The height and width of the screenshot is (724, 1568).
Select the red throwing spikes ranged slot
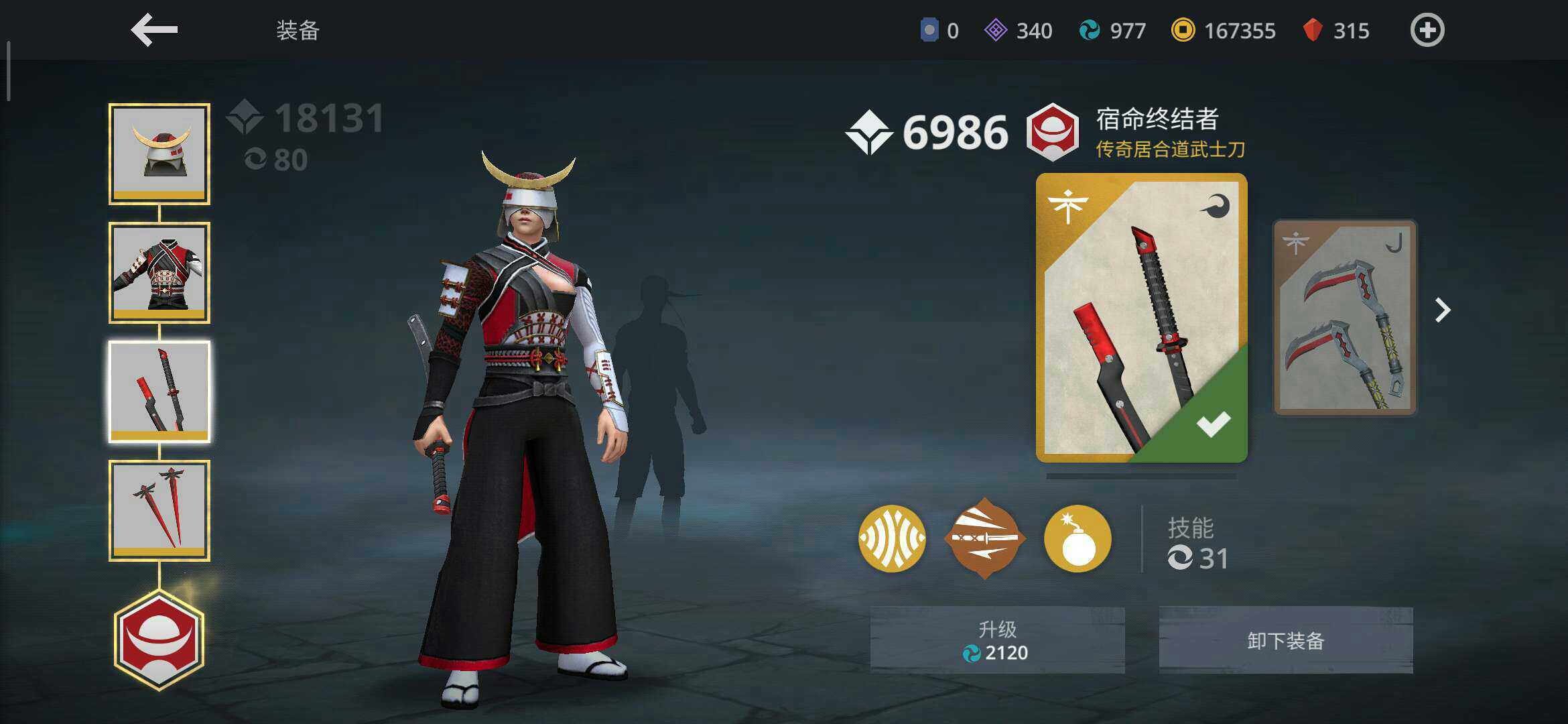(159, 510)
